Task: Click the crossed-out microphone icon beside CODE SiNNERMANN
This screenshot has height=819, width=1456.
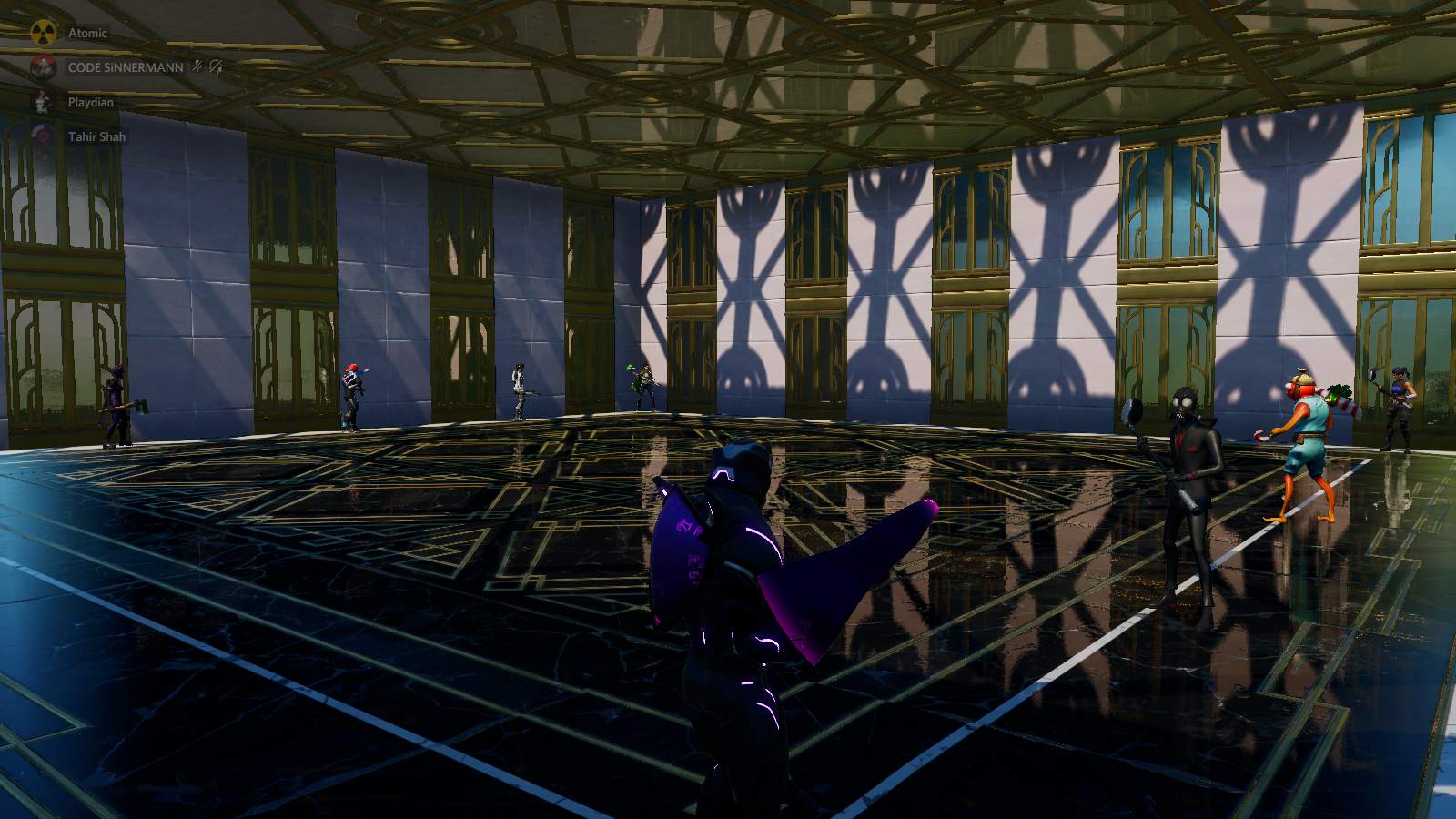Action: (x=197, y=66)
